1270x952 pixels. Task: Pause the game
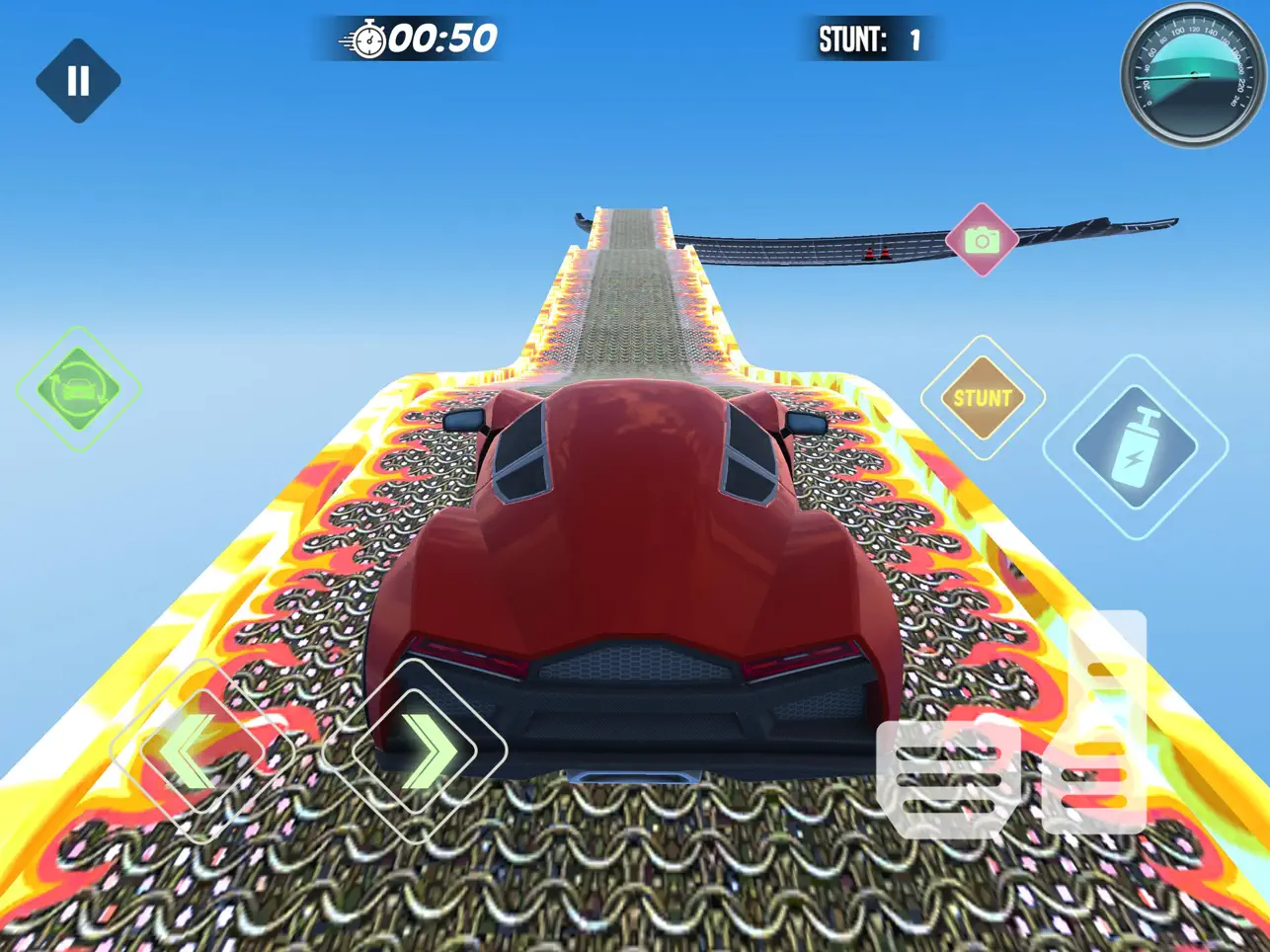(x=79, y=81)
